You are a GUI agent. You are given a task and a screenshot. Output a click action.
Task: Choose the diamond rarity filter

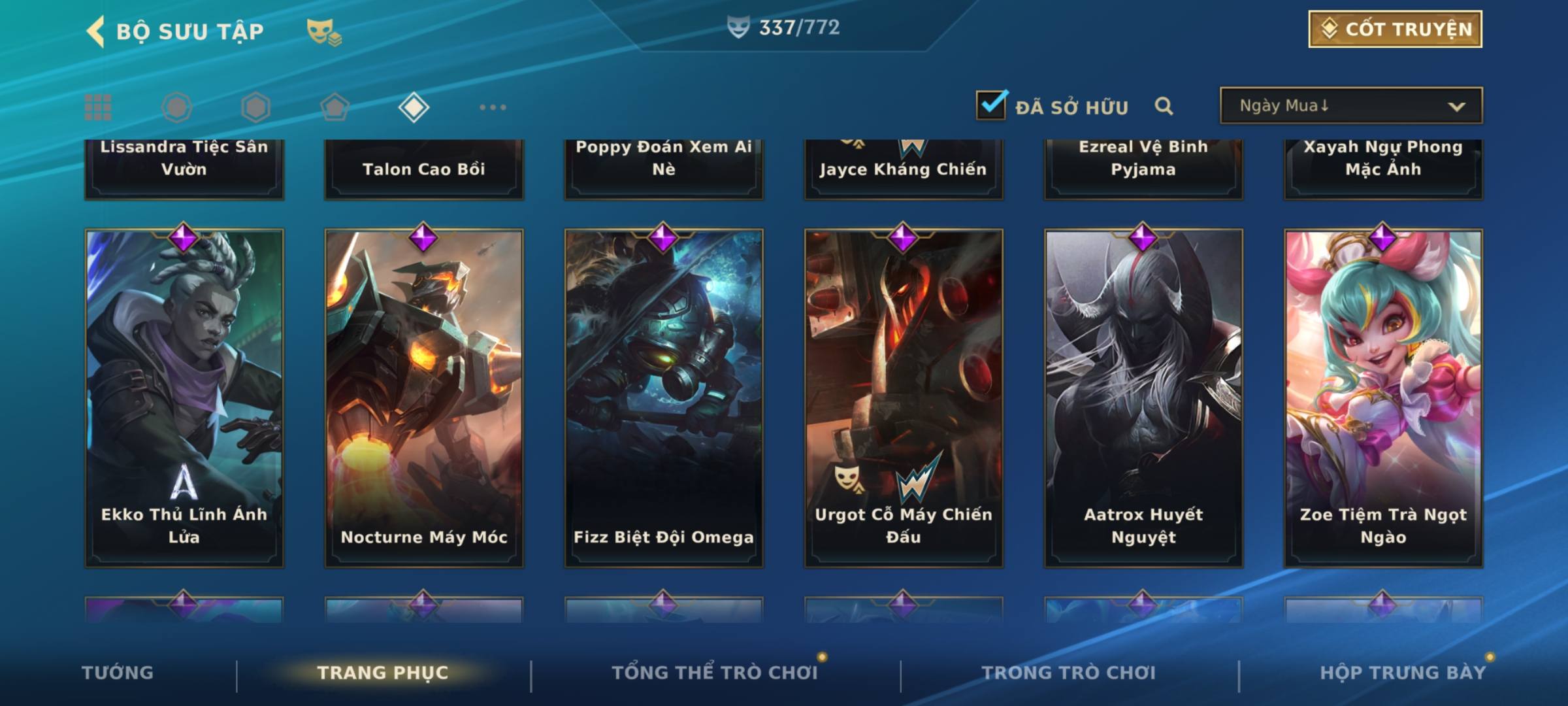tap(414, 107)
